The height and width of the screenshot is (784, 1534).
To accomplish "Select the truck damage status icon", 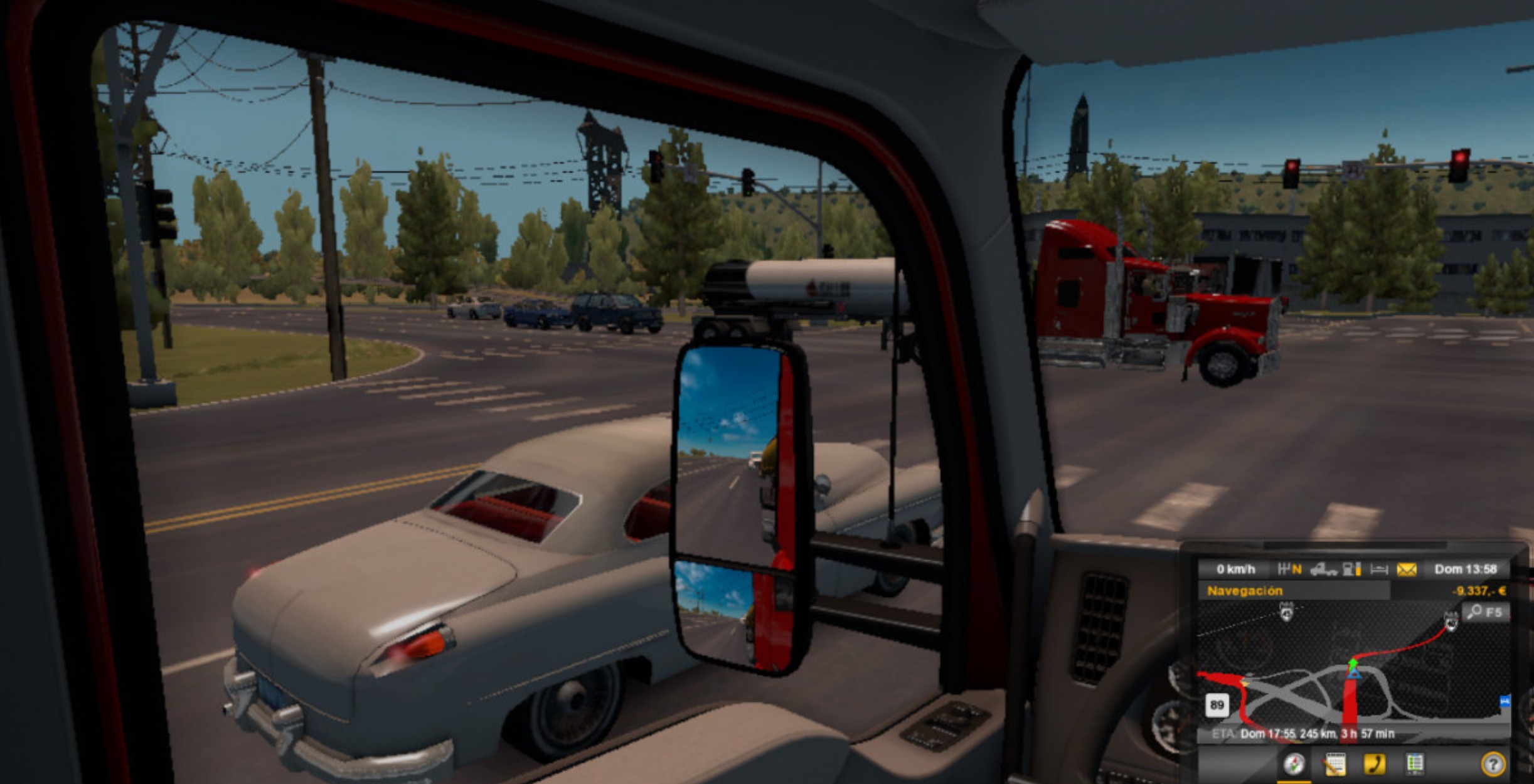I will (1323, 569).
